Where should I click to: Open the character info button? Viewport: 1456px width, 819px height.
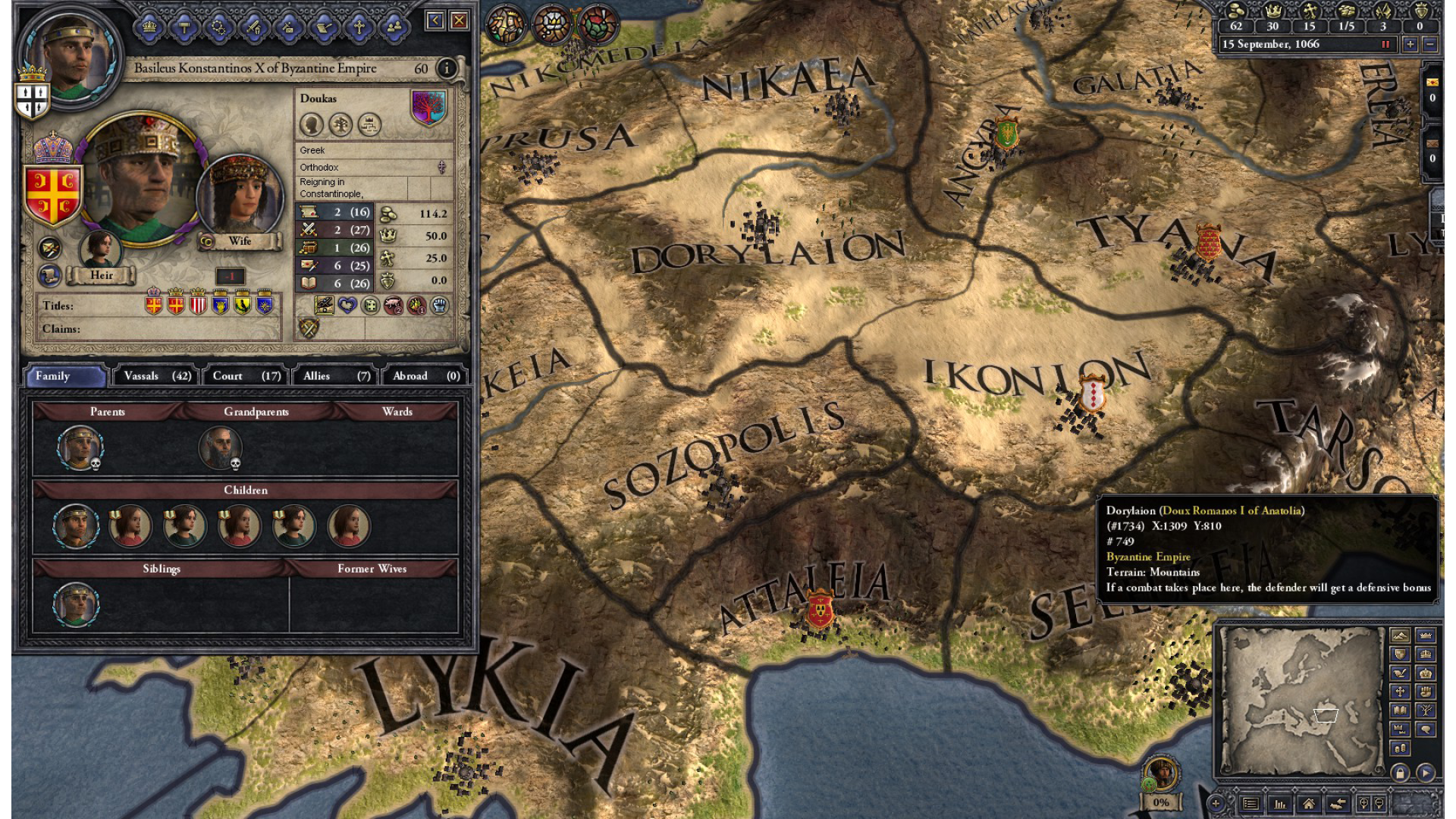pos(447,68)
